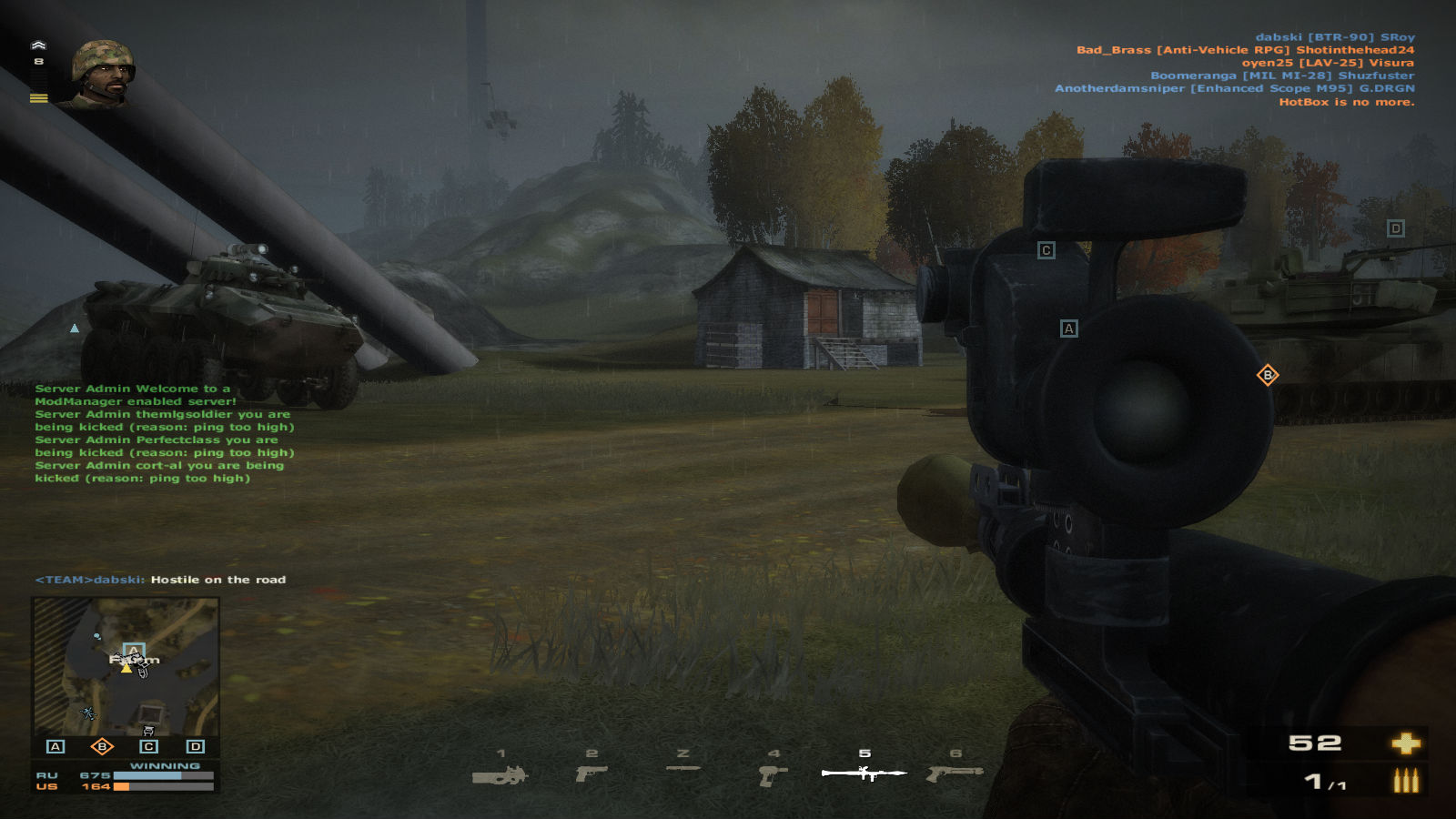The width and height of the screenshot is (1456, 819).
Task: Choose the combat knife weapon slot
Action: 682,769
